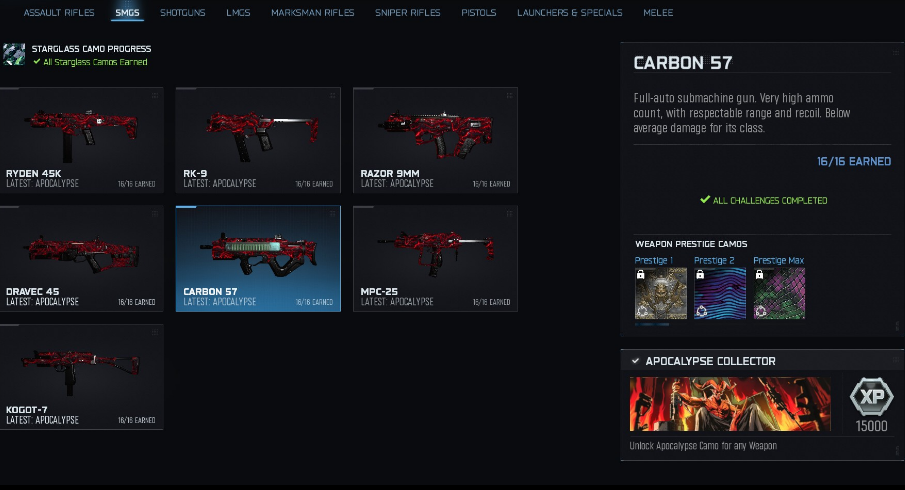Image resolution: width=905 pixels, height=490 pixels.
Task: Open the Pistols tab
Action: pyautogui.click(x=478, y=13)
